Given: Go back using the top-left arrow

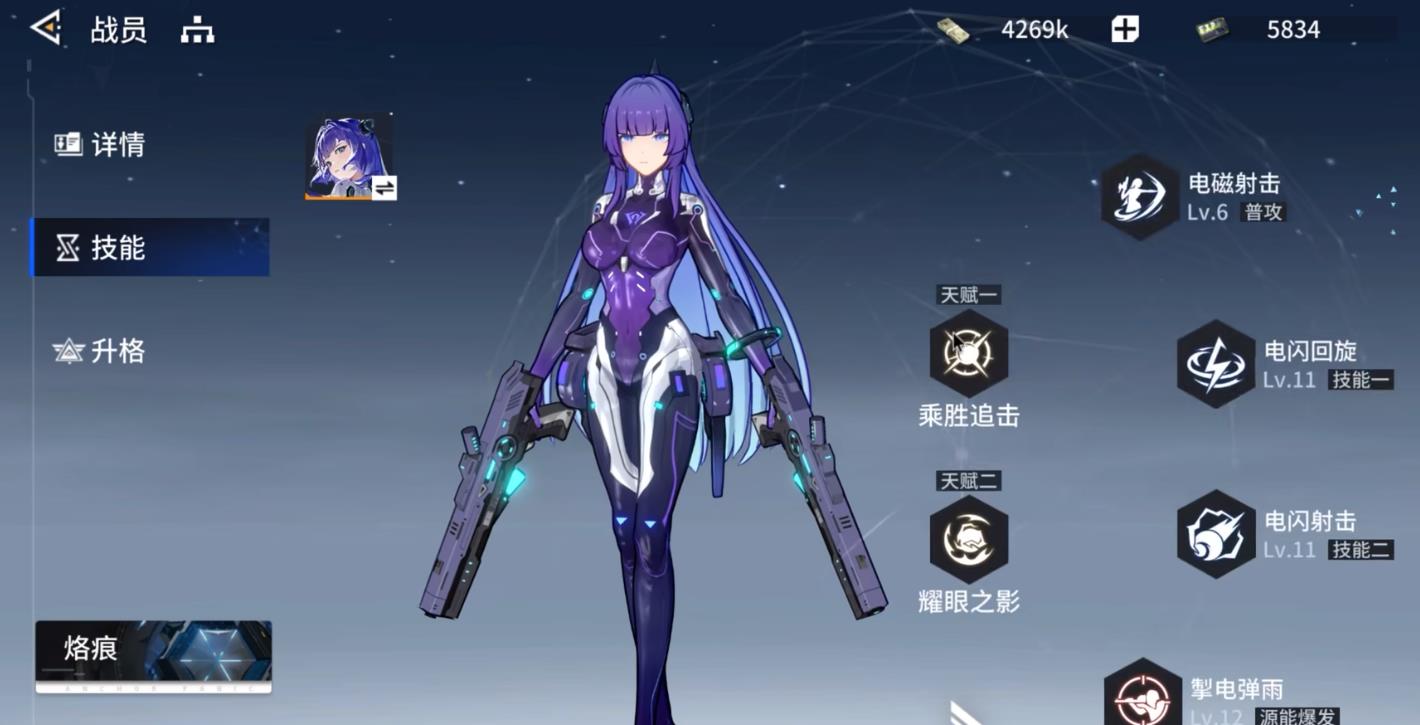Looking at the screenshot, I should pyautogui.click(x=46, y=28).
